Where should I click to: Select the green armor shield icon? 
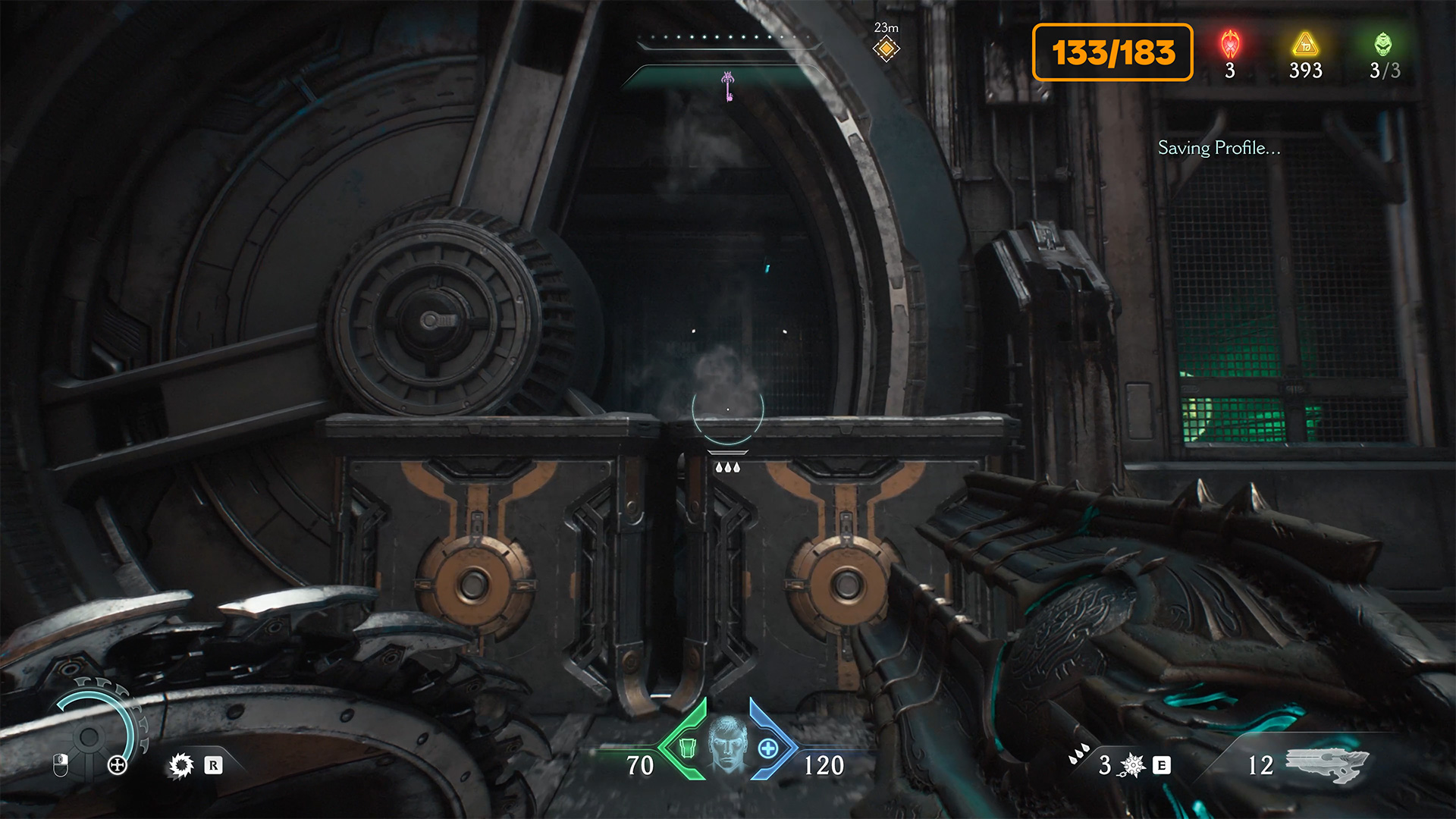687,748
